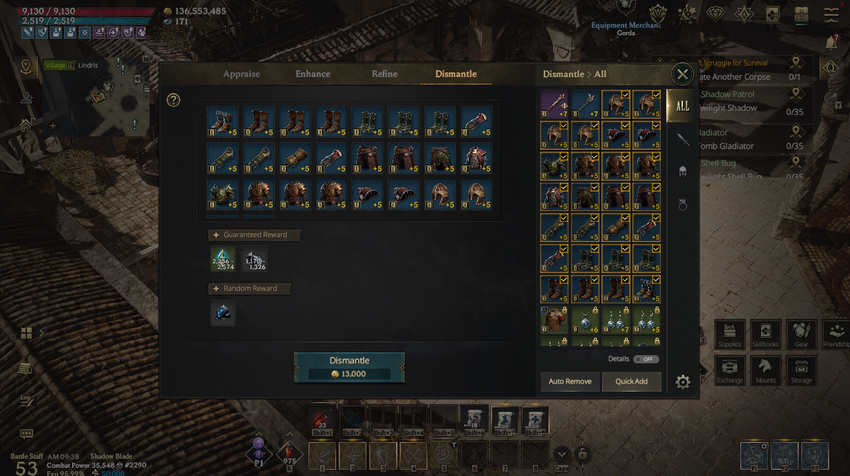Screen dimensions: 850x476
Task: Open dismantle settings gear
Action: (x=683, y=382)
